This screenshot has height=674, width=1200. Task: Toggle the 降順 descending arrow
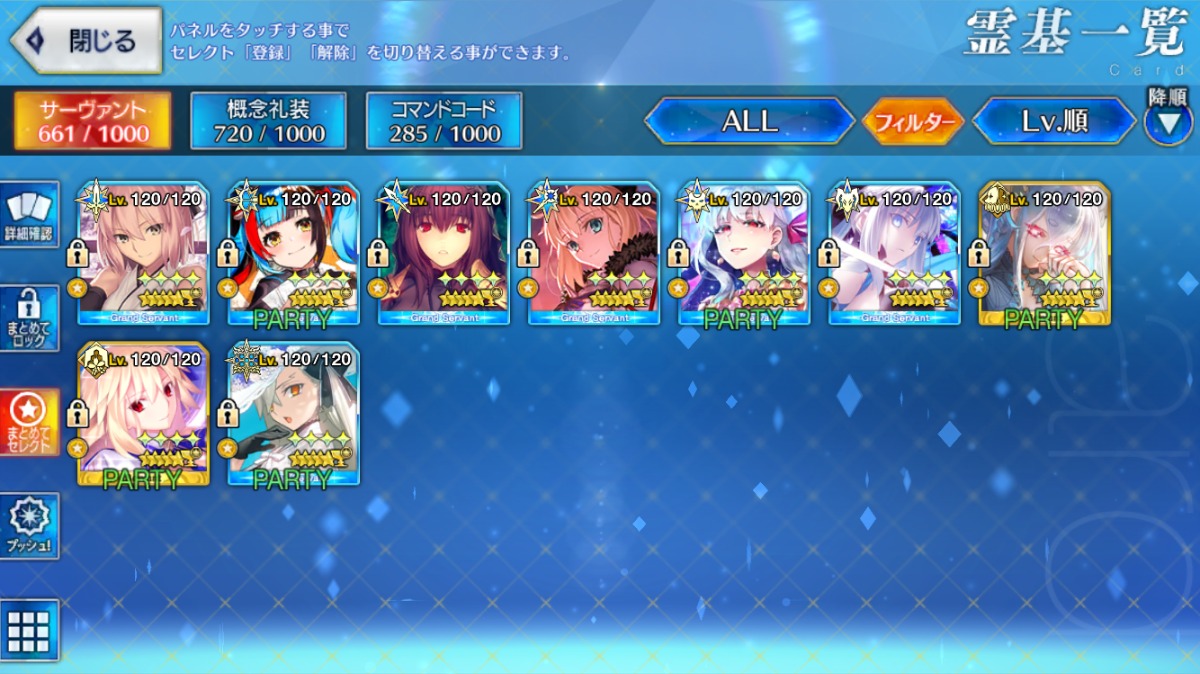pyautogui.click(x=1166, y=122)
